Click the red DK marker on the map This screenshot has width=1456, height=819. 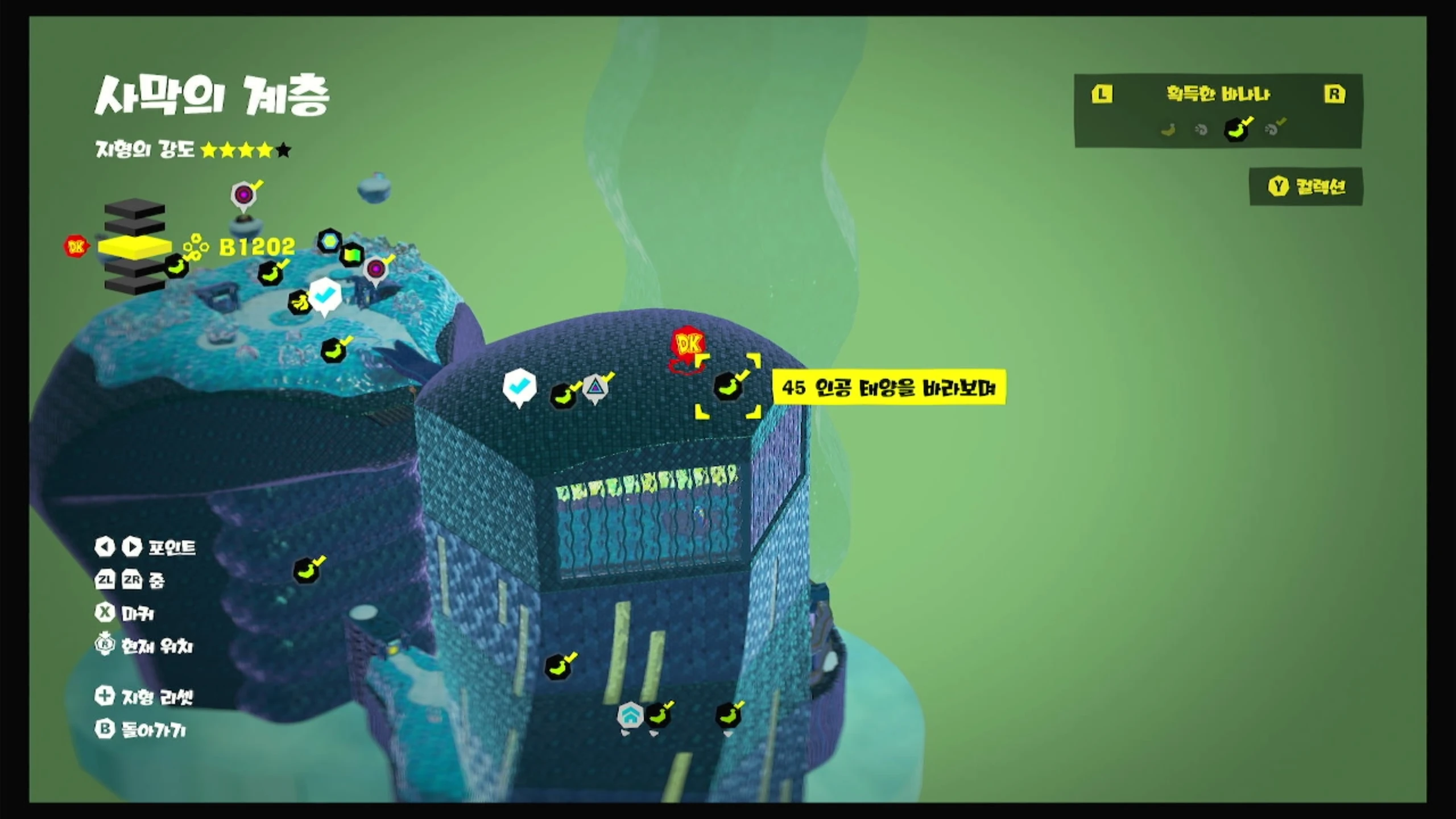coord(688,344)
